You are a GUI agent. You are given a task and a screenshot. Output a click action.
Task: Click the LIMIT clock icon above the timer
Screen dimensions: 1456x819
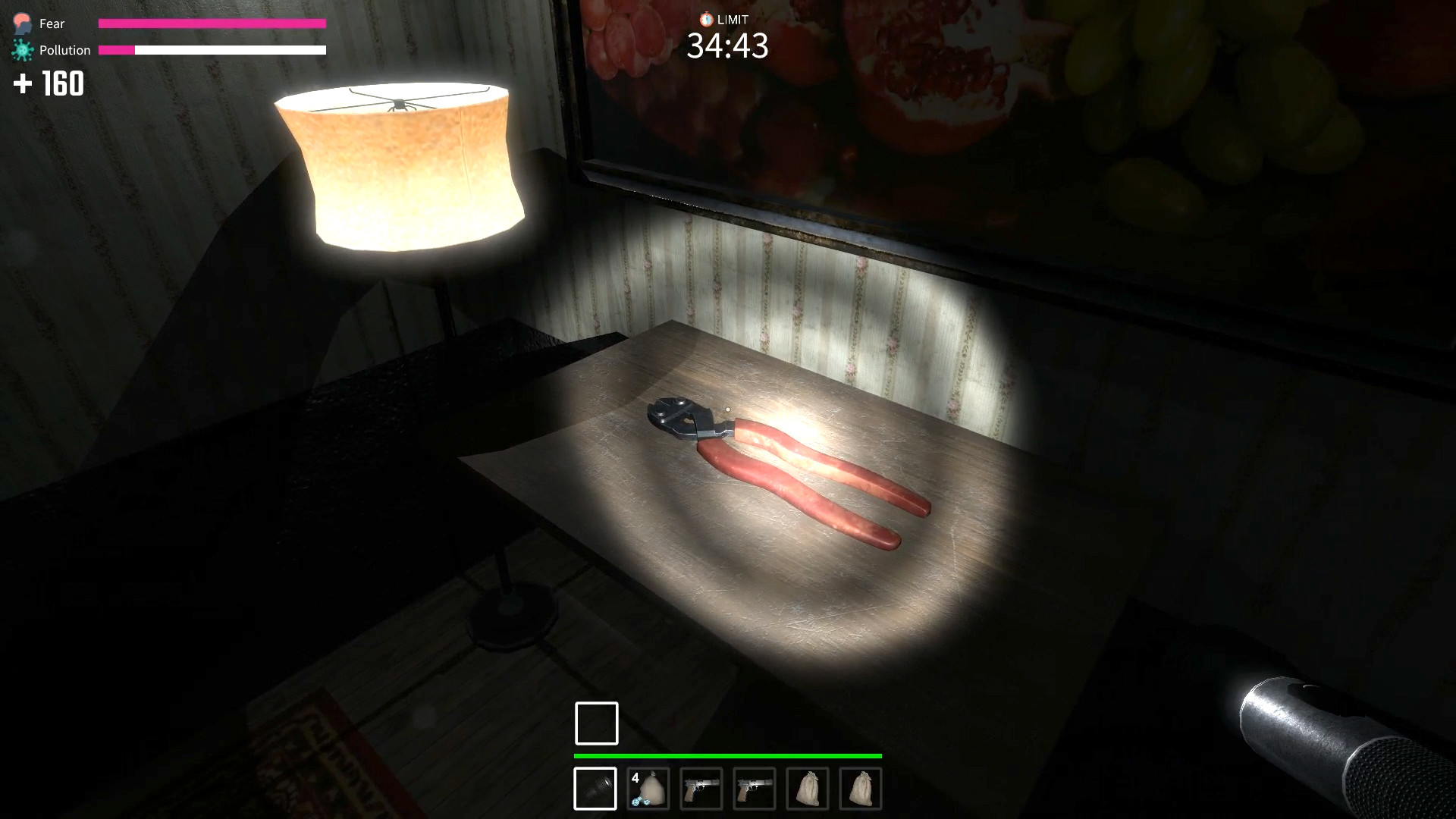pos(705,19)
